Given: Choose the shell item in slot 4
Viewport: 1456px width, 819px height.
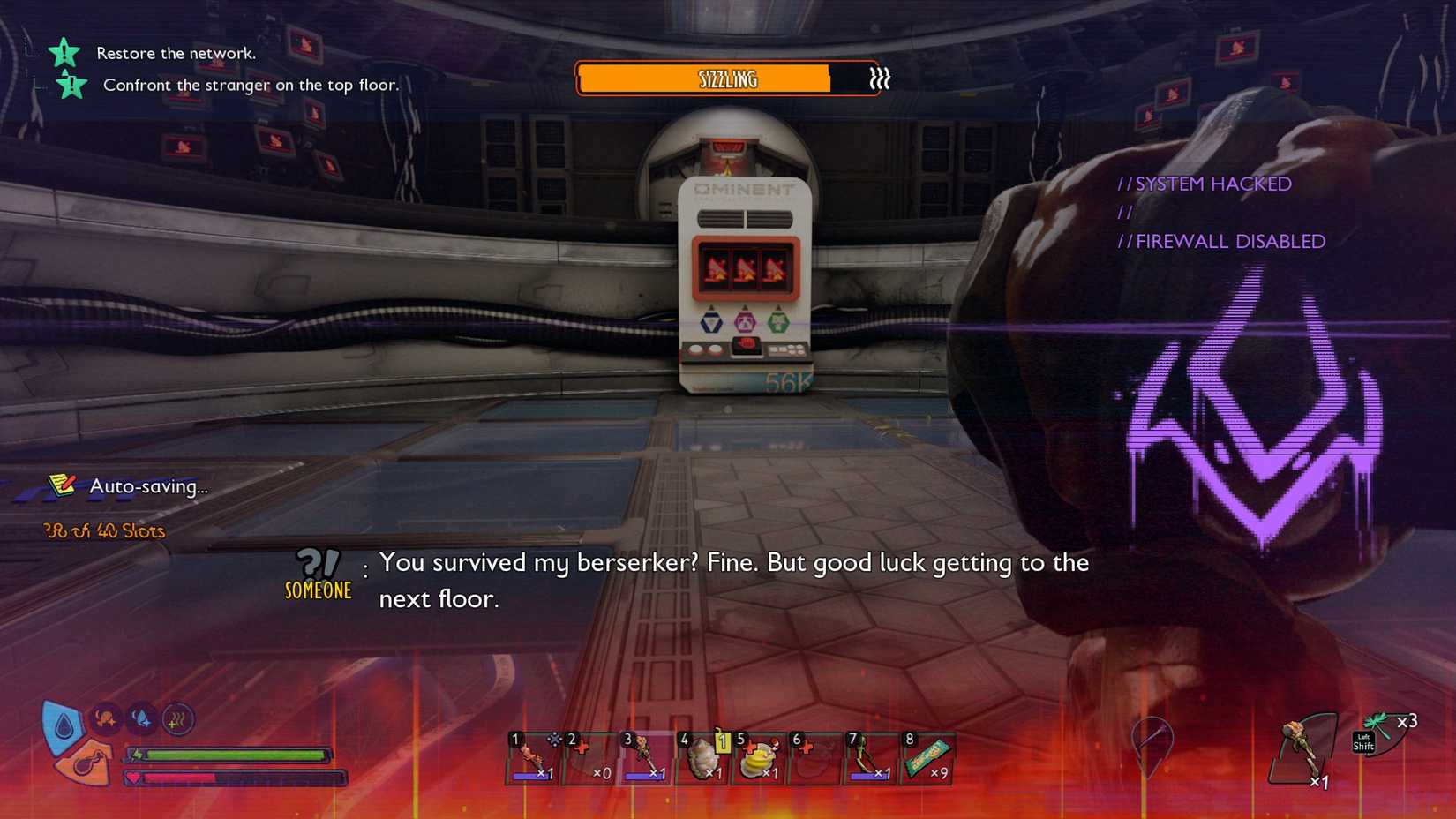Looking at the screenshot, I should 702,759.
